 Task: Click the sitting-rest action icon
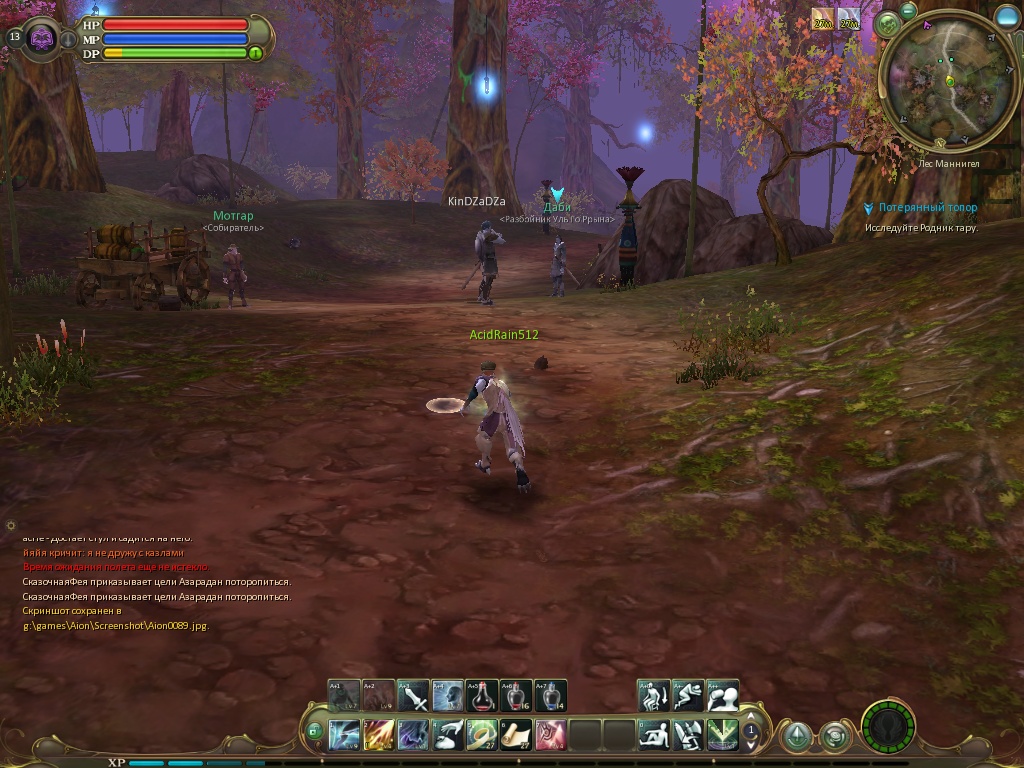coord(654,735)
